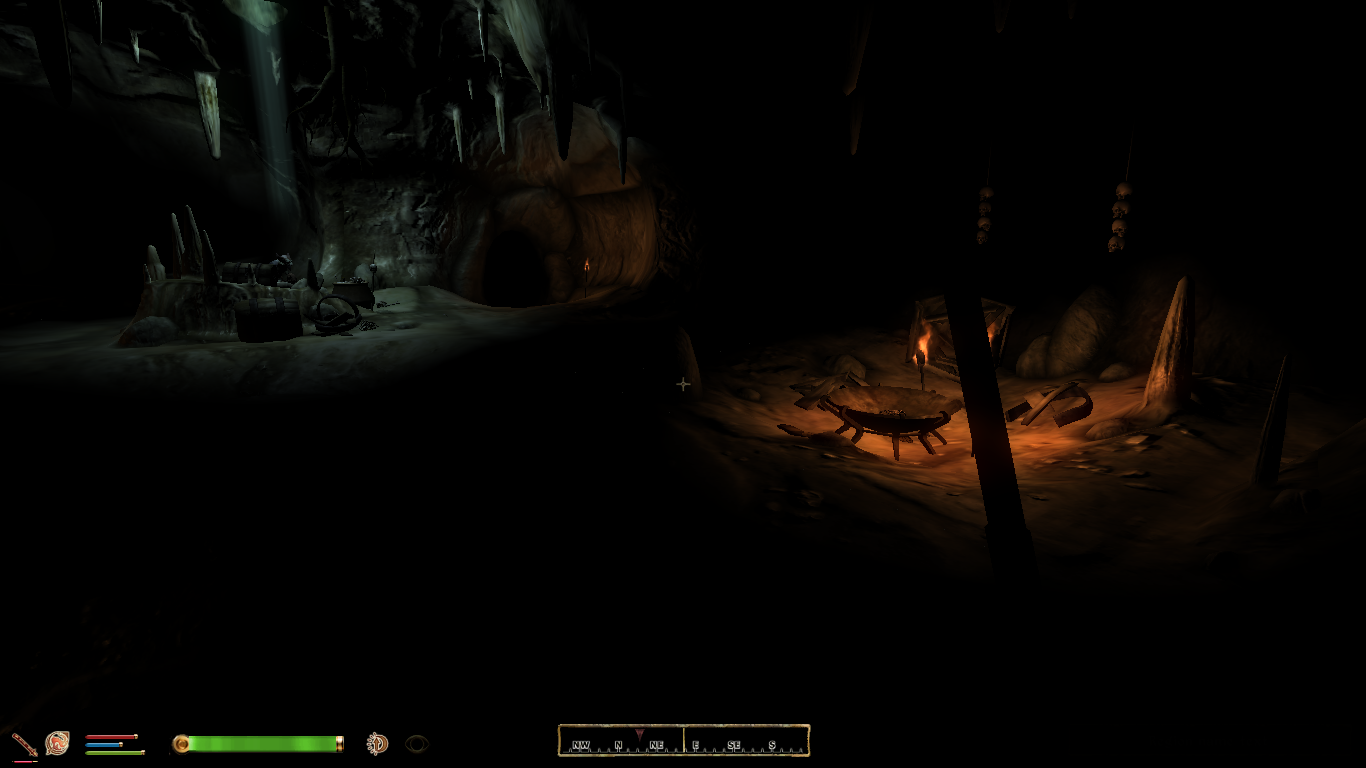Screen dimensions: 1366x768
Task: Click the sneak eye indicator
Action: pos(417,743)
